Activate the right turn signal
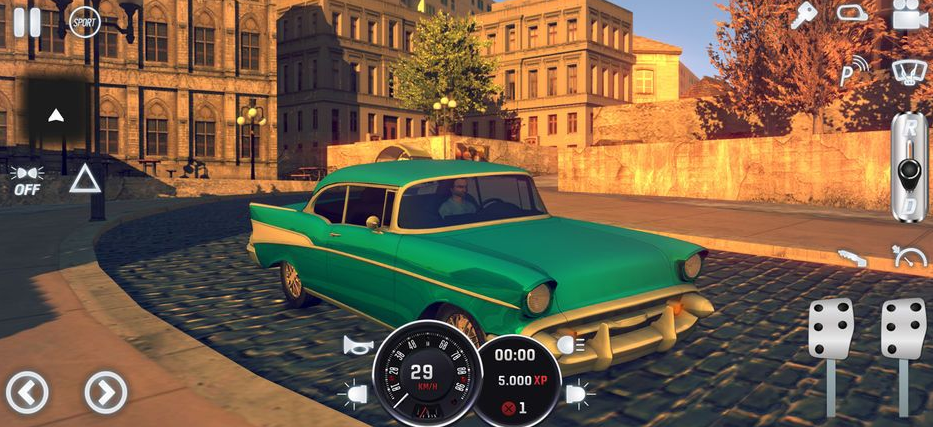 coord(580,395)
